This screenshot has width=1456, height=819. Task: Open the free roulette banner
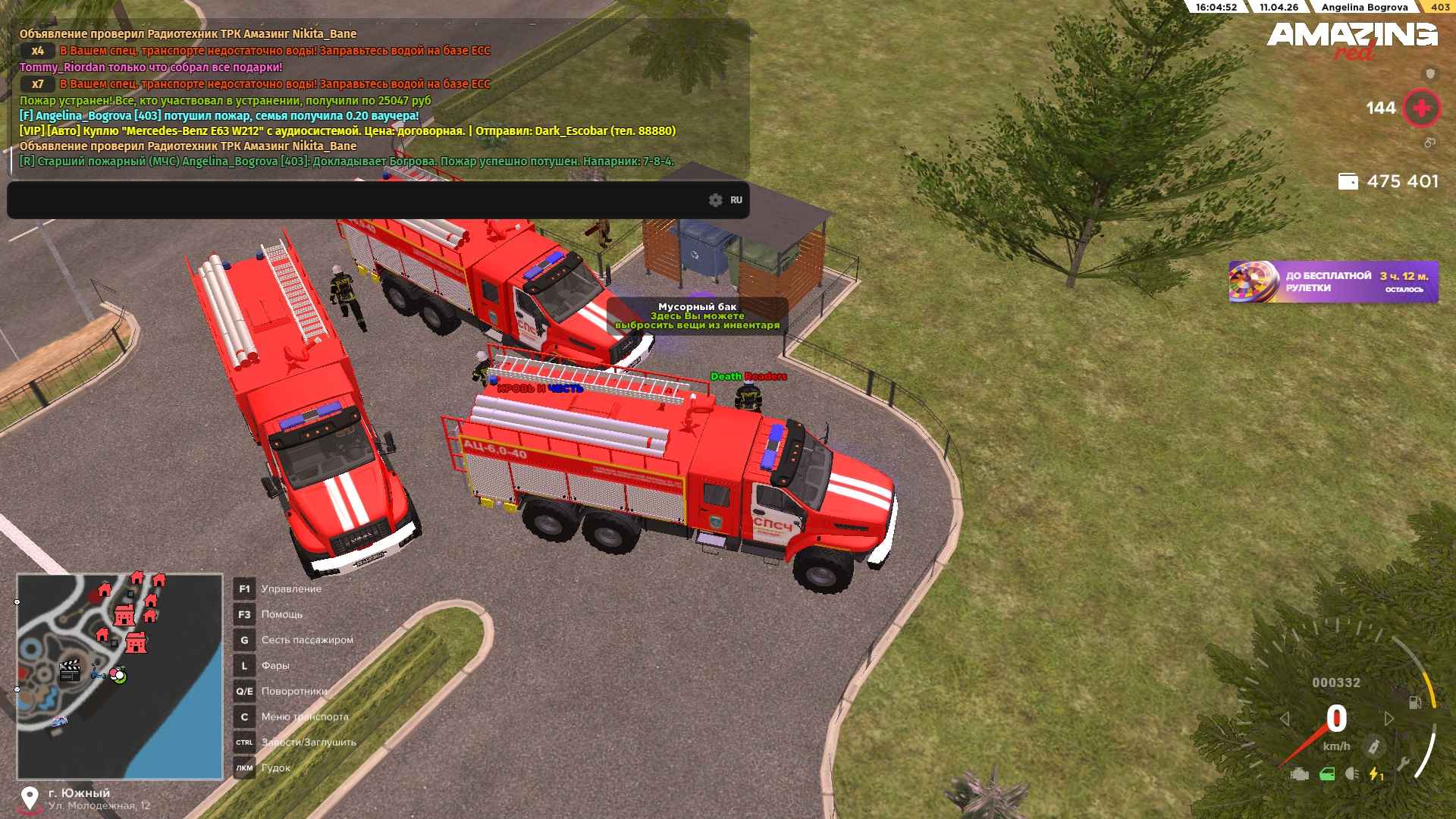1333,282
